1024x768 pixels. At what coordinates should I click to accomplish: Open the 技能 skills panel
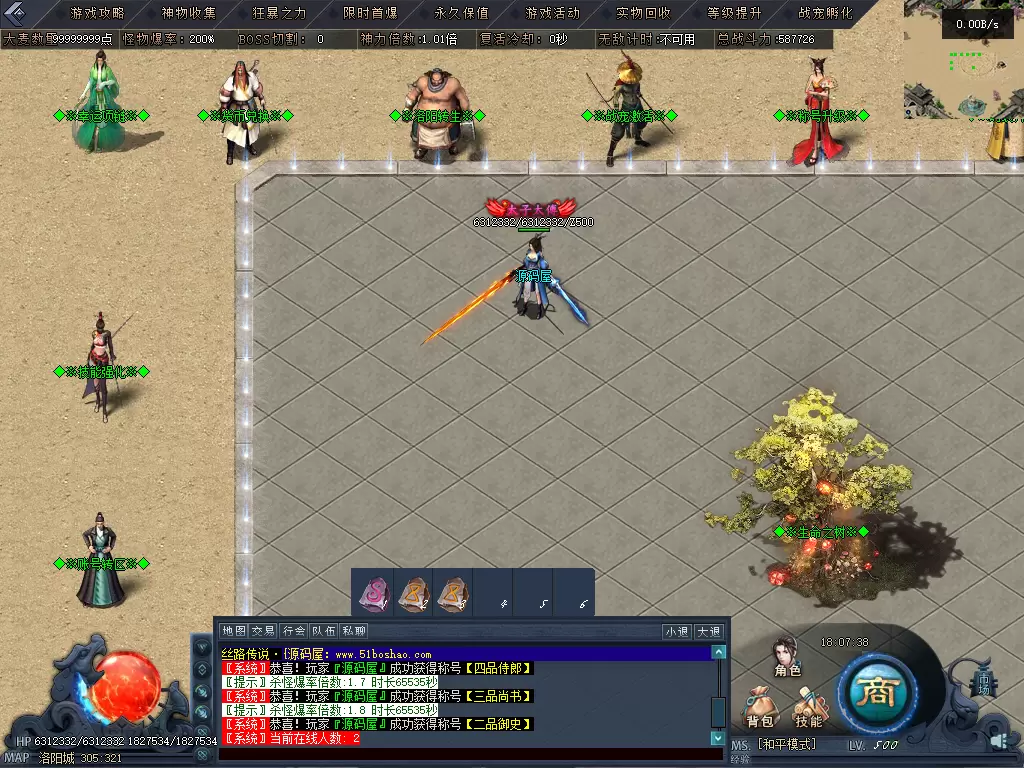(x=808, y=708)
